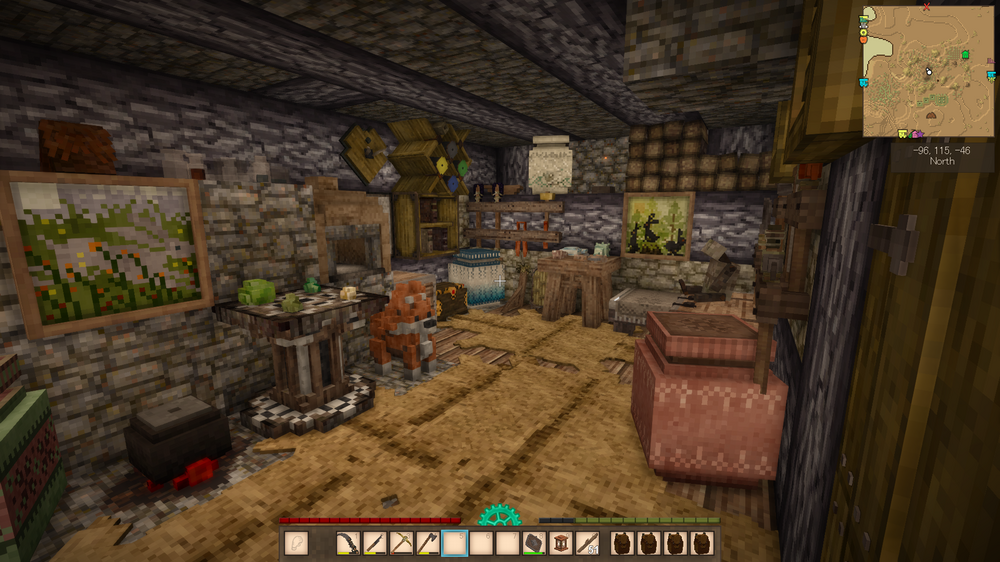
Task: Click the highlighted empty hotbar slot
Action: (x=455, y=543)
